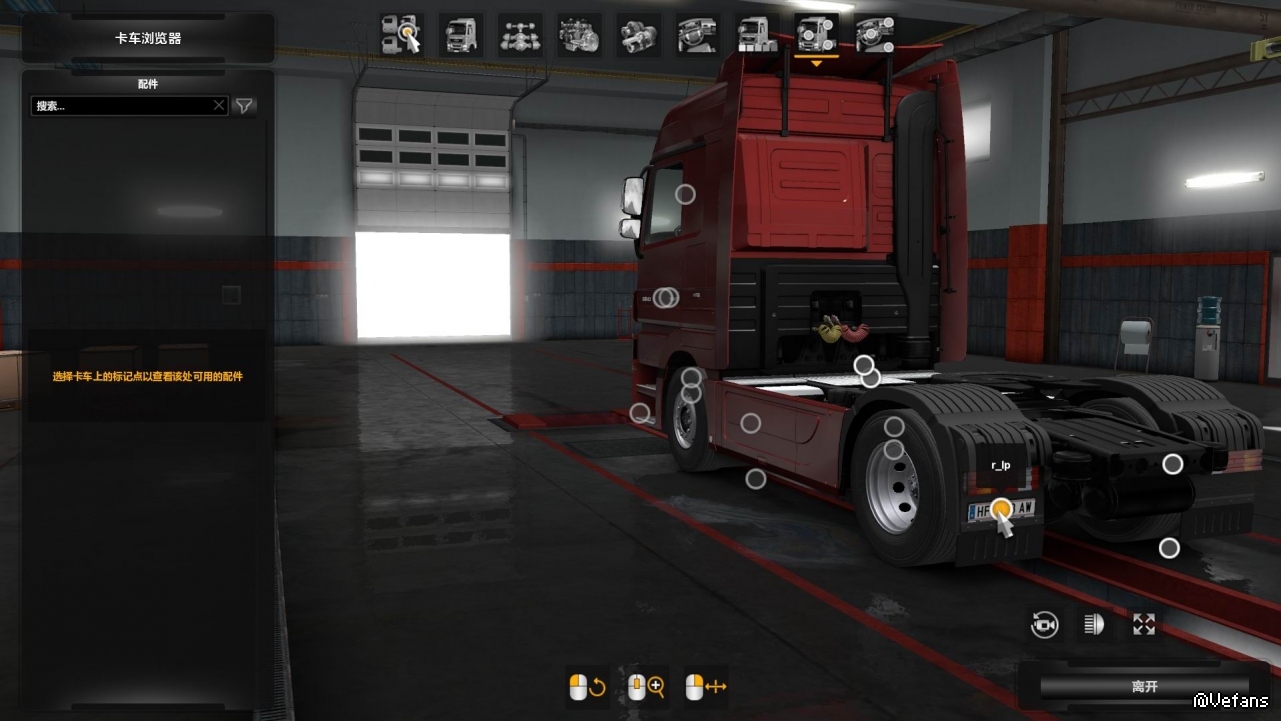The height and width of the screenshot is (721, 1281).
Task: Open the accessory filter funnel button
Action: tap(244, 106)
